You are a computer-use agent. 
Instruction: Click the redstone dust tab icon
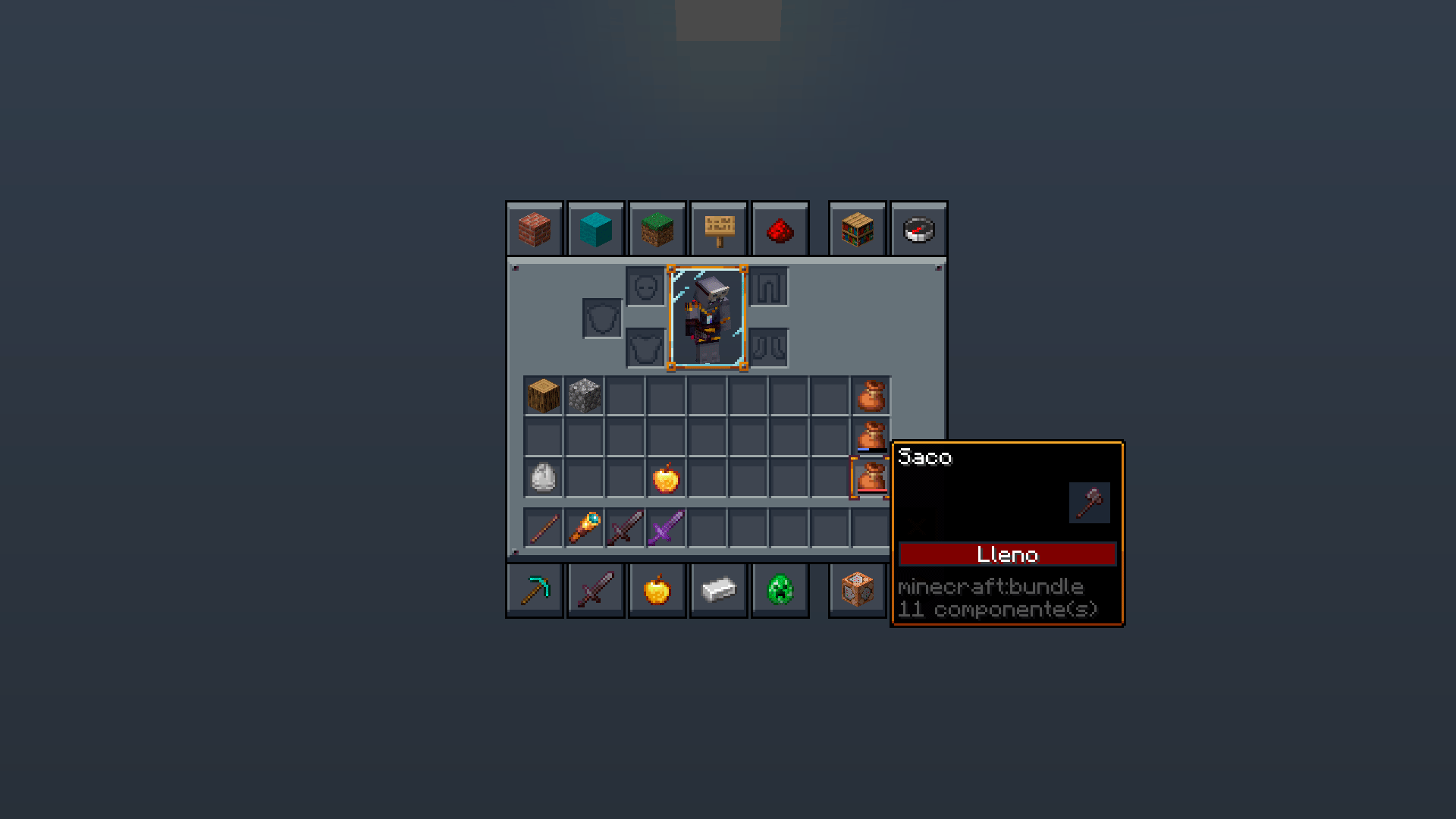tap(780, 230)
